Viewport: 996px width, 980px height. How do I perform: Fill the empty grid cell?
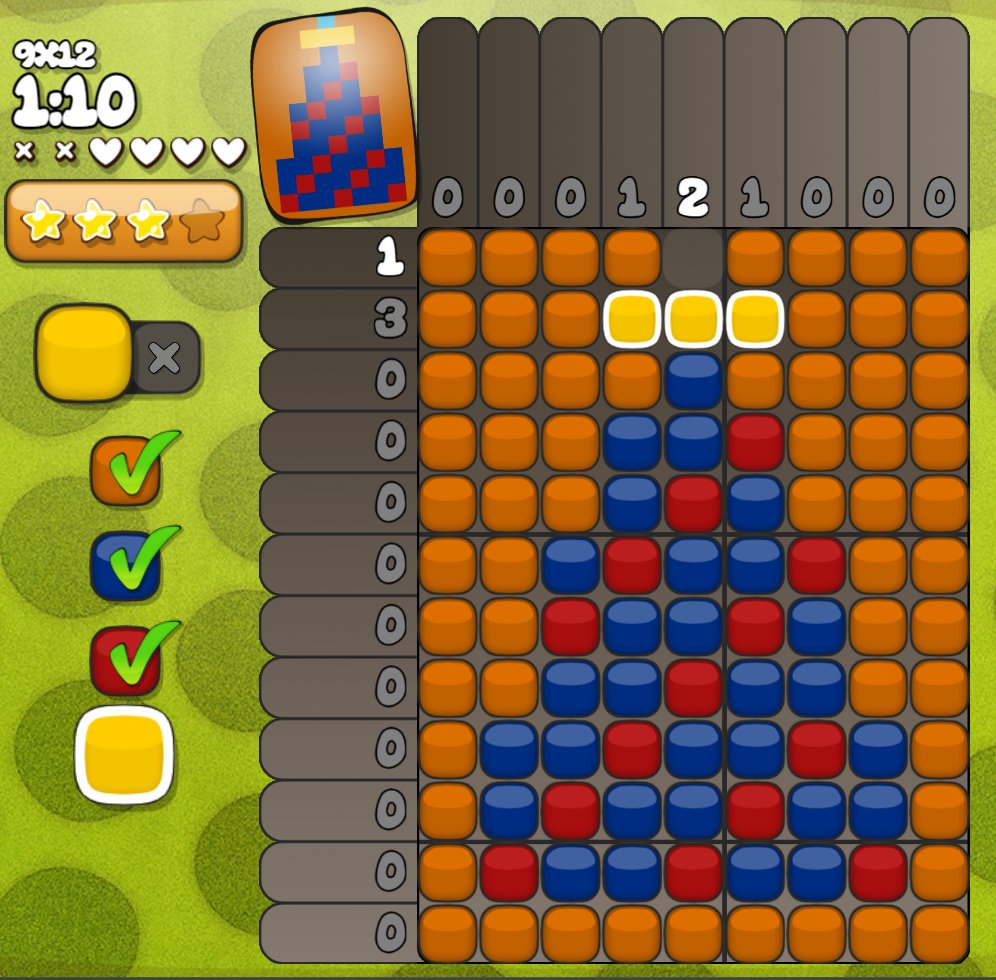pos(693,259)
